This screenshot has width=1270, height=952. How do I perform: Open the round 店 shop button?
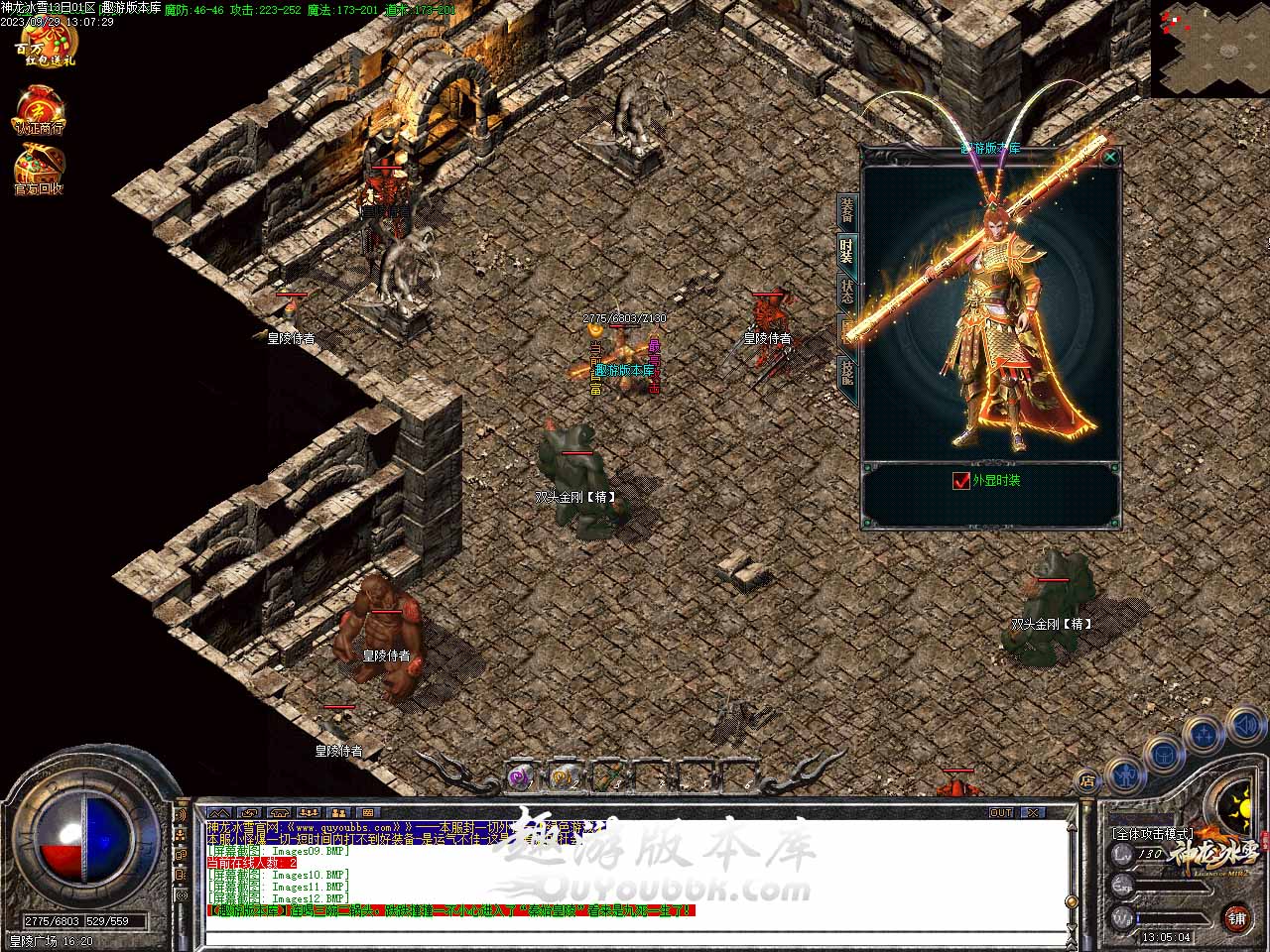pyautogui.click(x=1086, y=781)
